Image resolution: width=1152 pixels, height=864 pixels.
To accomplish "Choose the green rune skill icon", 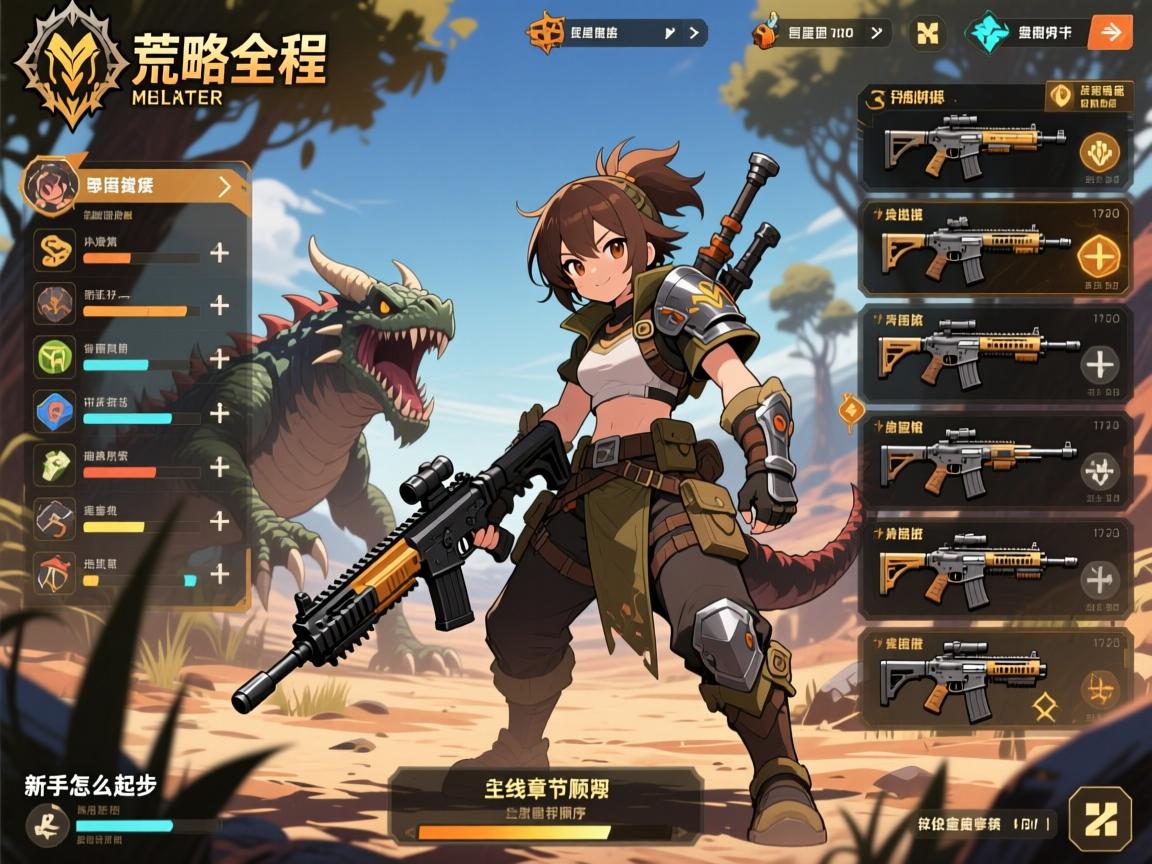I will 55,357.
